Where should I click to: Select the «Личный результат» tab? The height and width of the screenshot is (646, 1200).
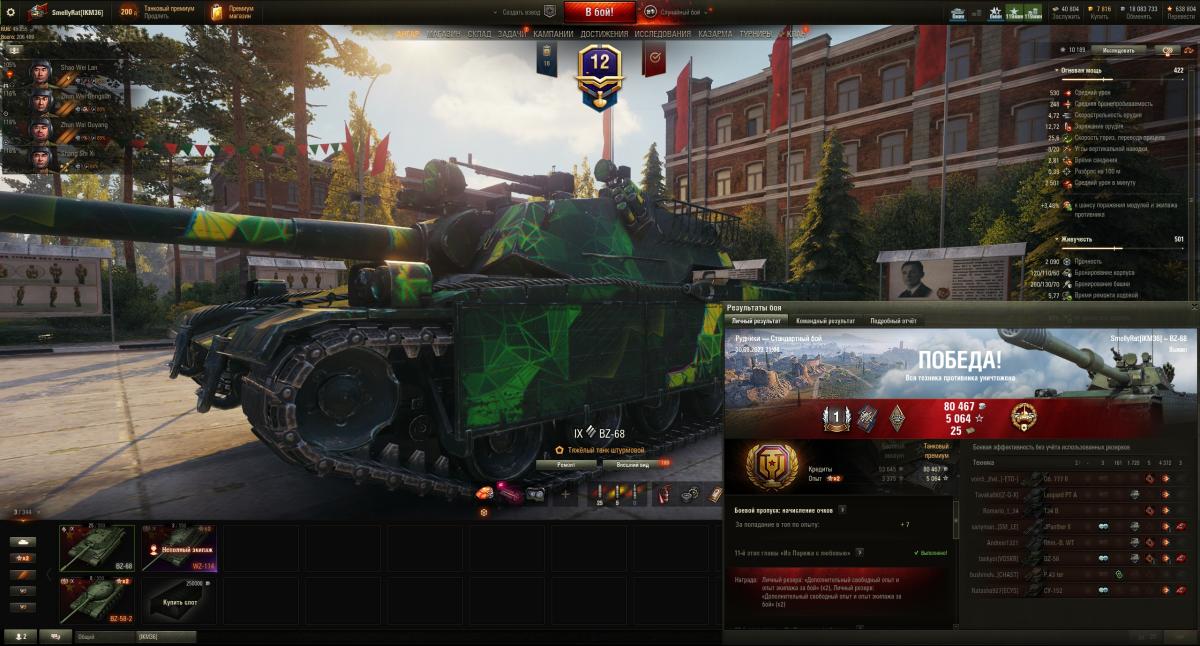click(x=756, y=321)
